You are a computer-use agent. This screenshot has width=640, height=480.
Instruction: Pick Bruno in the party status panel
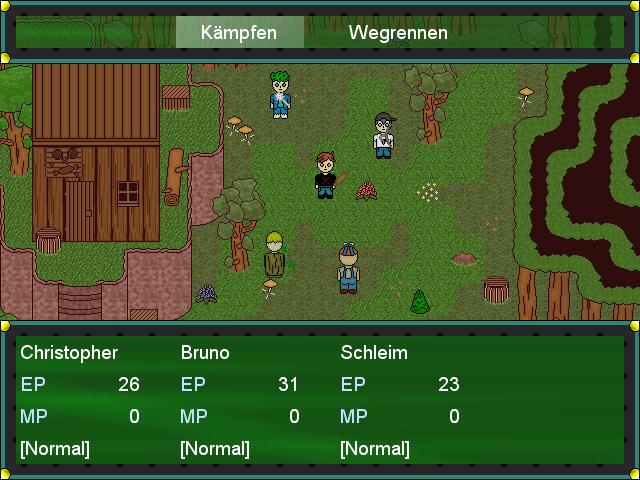point(205,353)
